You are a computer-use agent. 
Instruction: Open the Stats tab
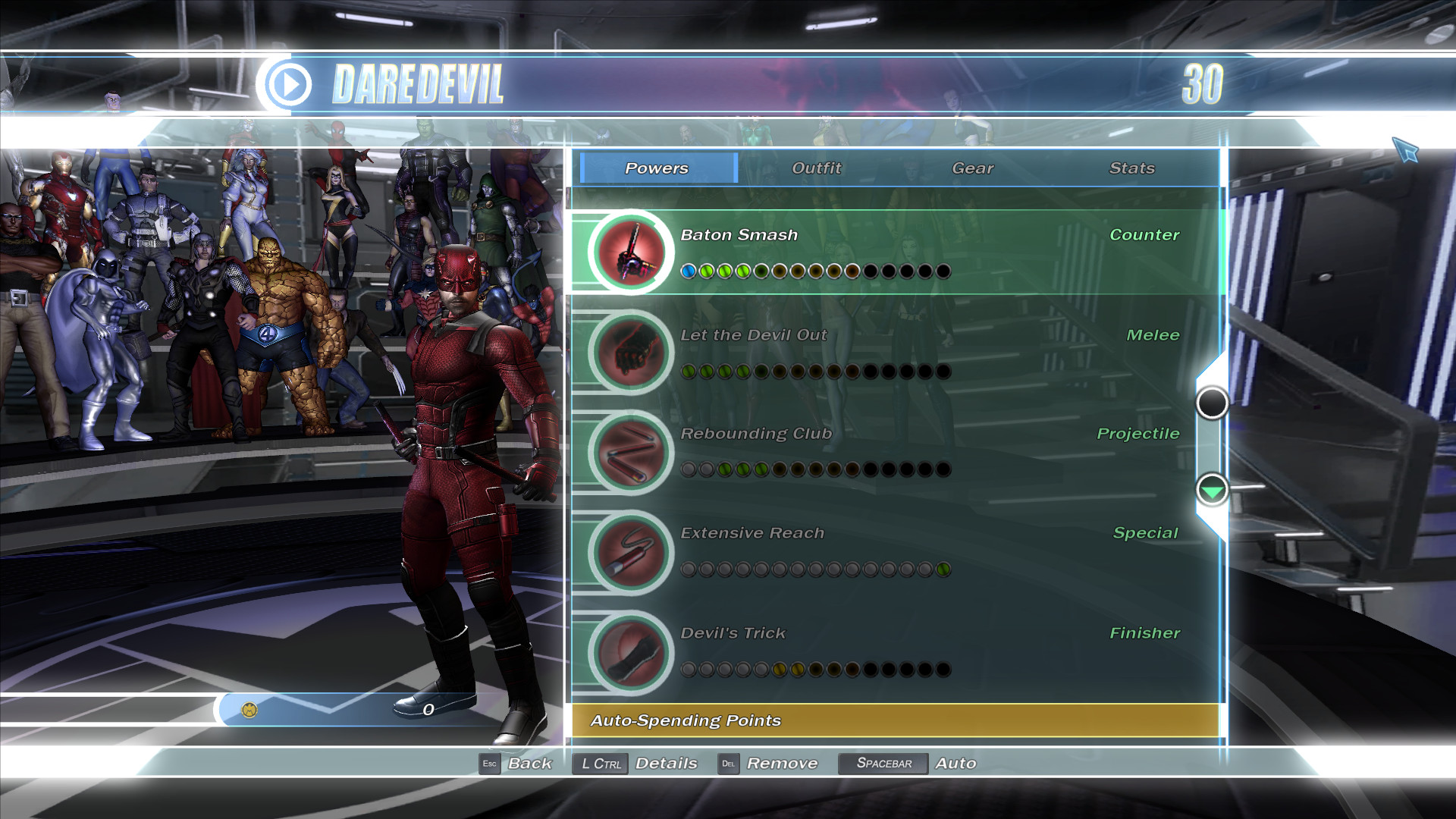coord(1132,168)
